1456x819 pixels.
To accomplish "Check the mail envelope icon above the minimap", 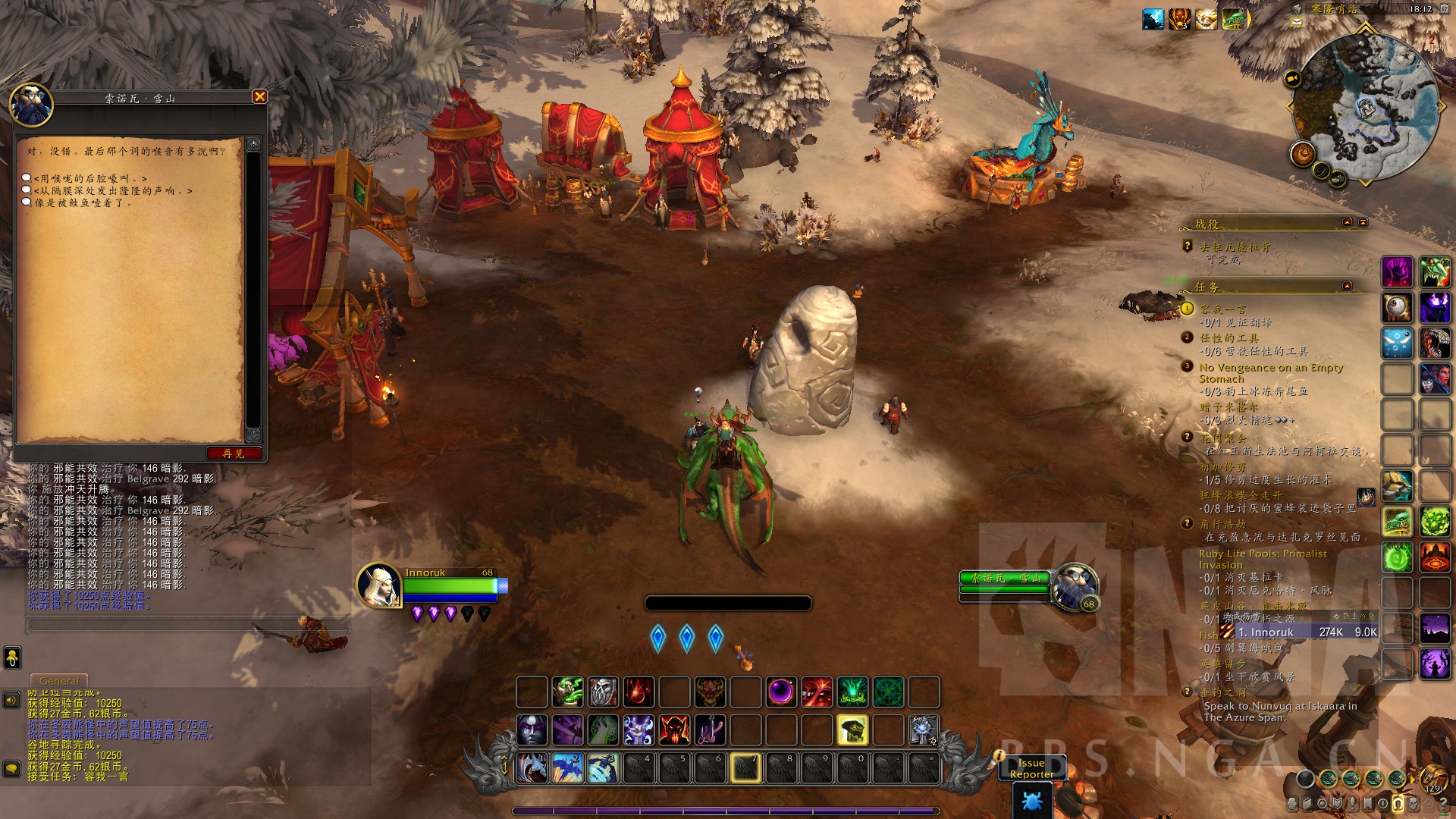I will (x=1297, y=22).
